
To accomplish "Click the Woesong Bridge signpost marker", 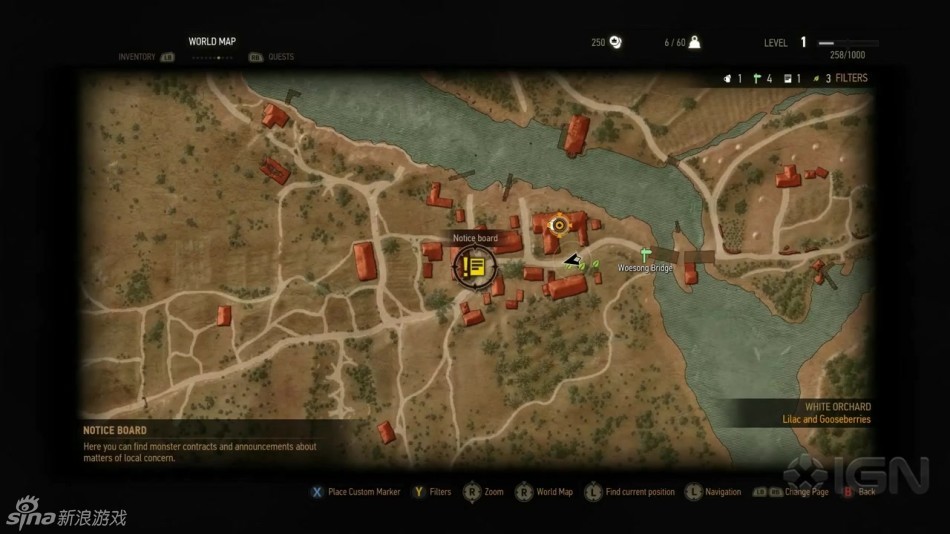I will [646, 254].
